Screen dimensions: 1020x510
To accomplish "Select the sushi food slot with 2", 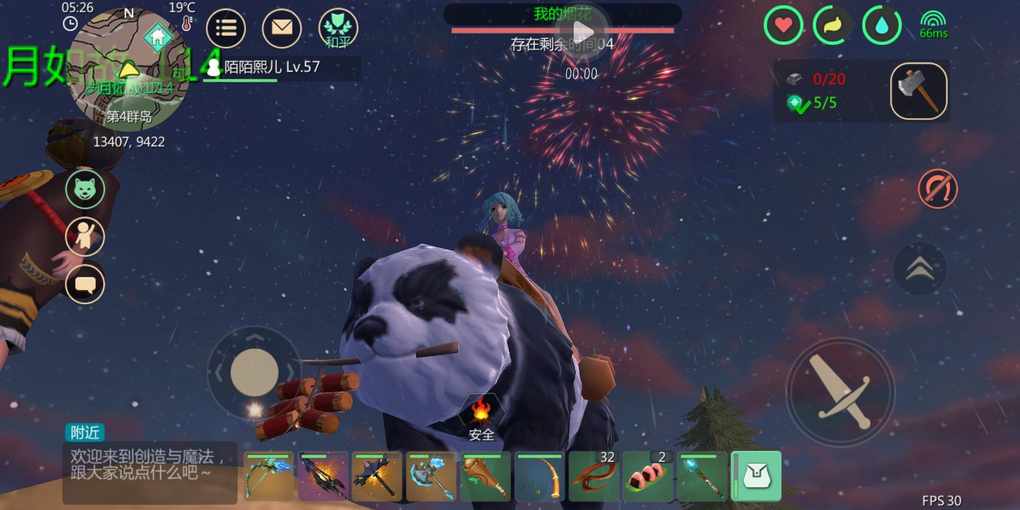I will pos(648,476).
